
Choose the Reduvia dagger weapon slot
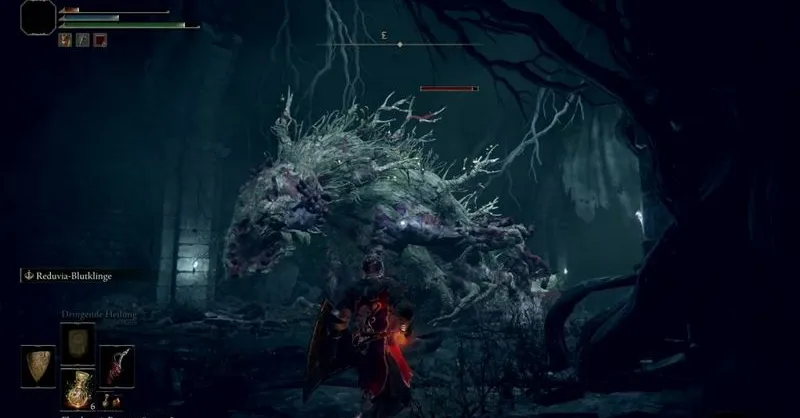tap(116, 366)
